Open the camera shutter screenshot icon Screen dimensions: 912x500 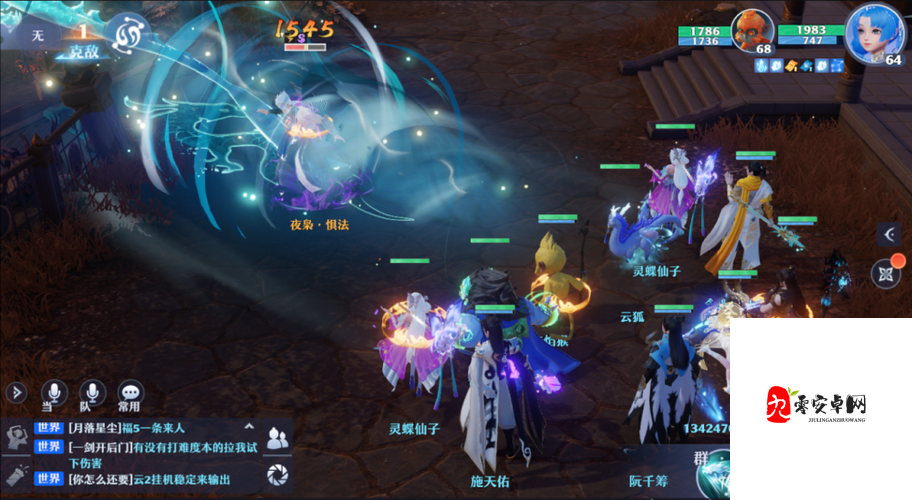click(279, 476)
